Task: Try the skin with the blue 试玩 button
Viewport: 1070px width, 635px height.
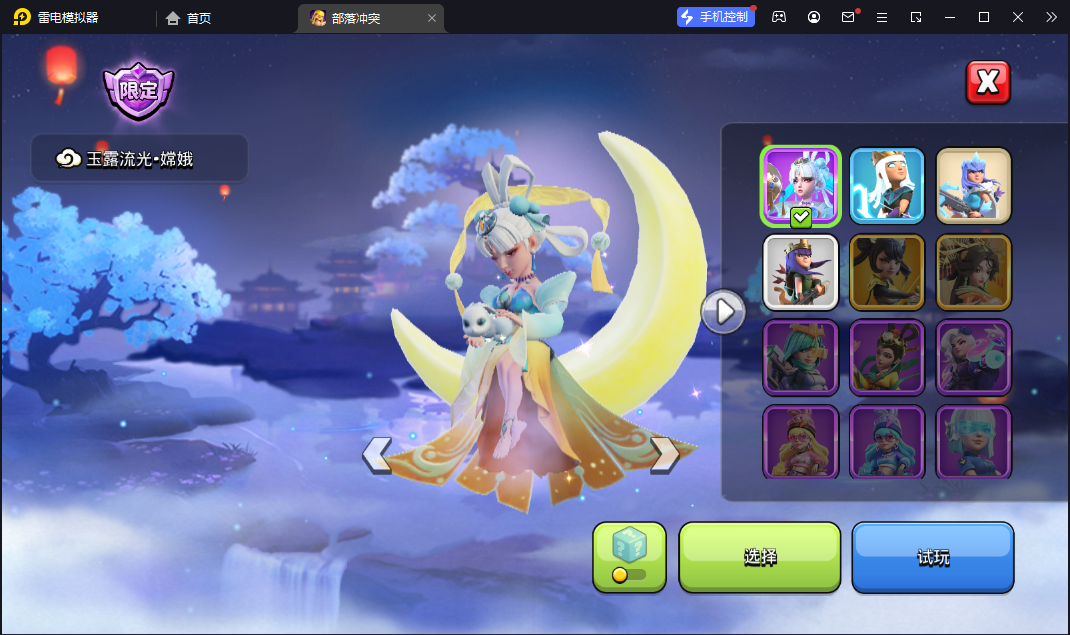Action: point(933,557)
